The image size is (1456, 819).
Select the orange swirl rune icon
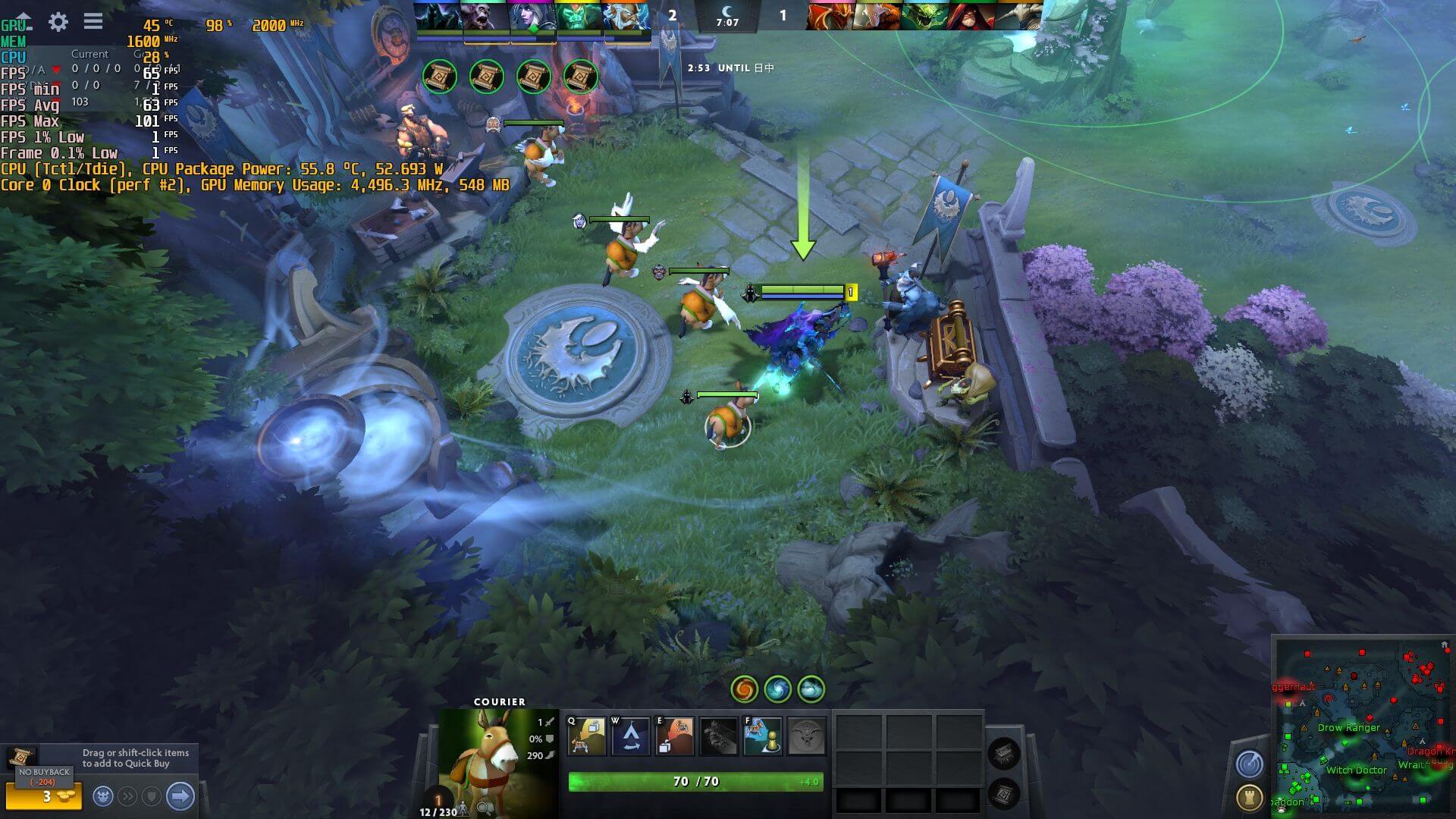744,689
